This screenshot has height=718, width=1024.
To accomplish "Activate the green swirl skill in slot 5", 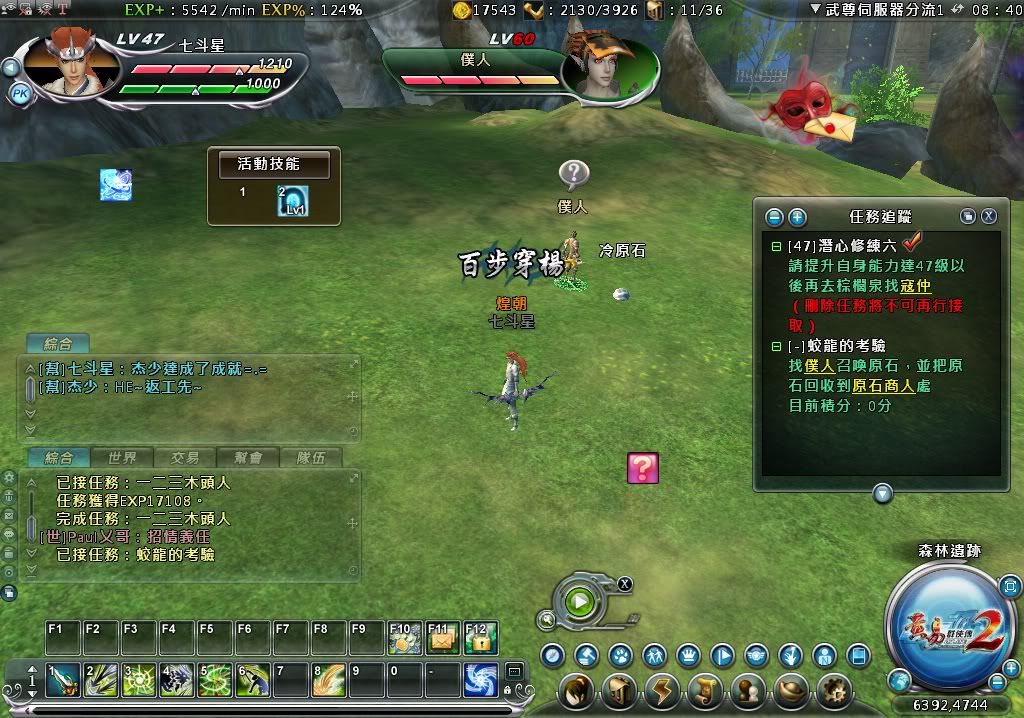I will click(x=215, y=680).
